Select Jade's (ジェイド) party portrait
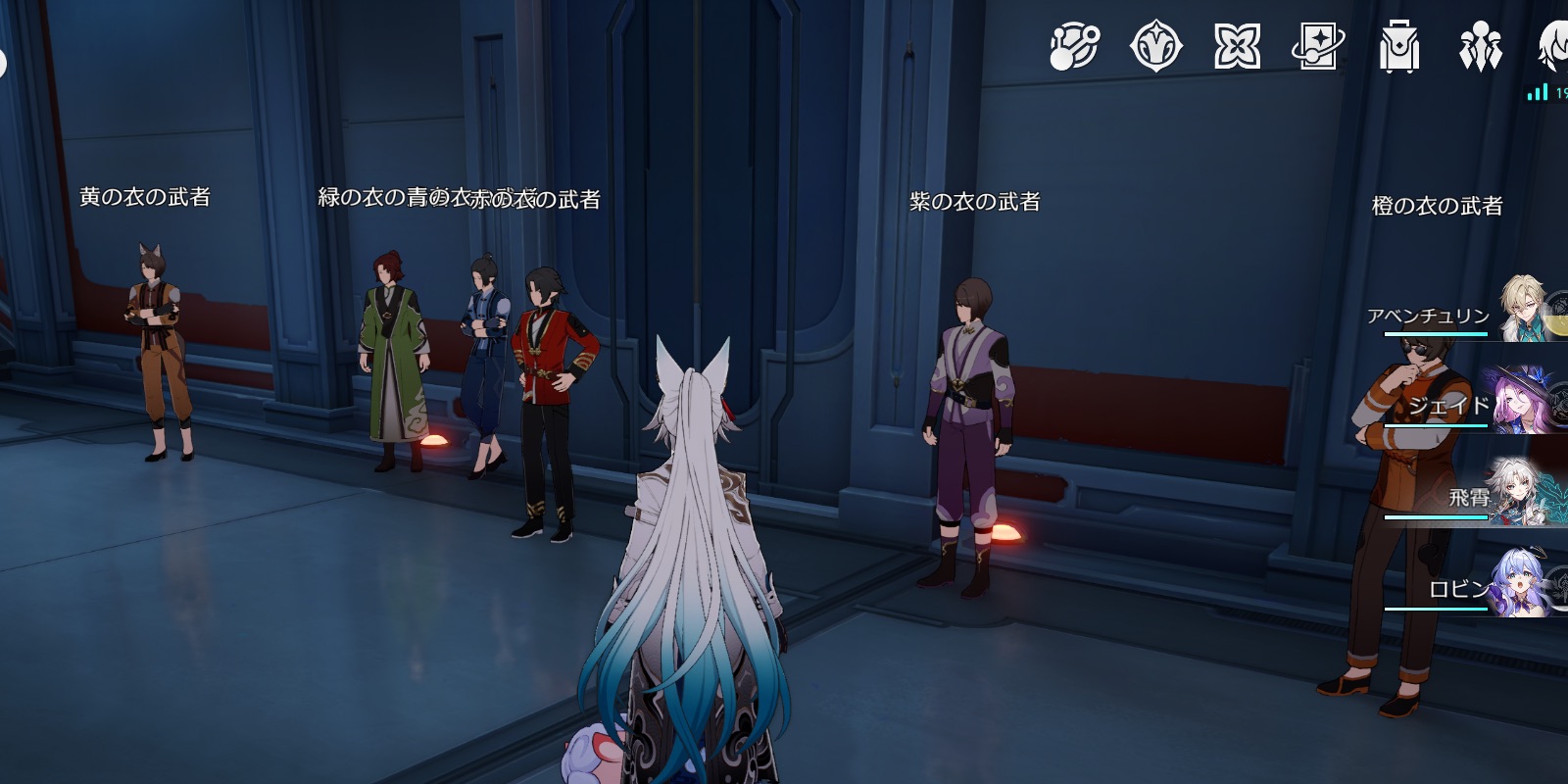 (1534, 397)
